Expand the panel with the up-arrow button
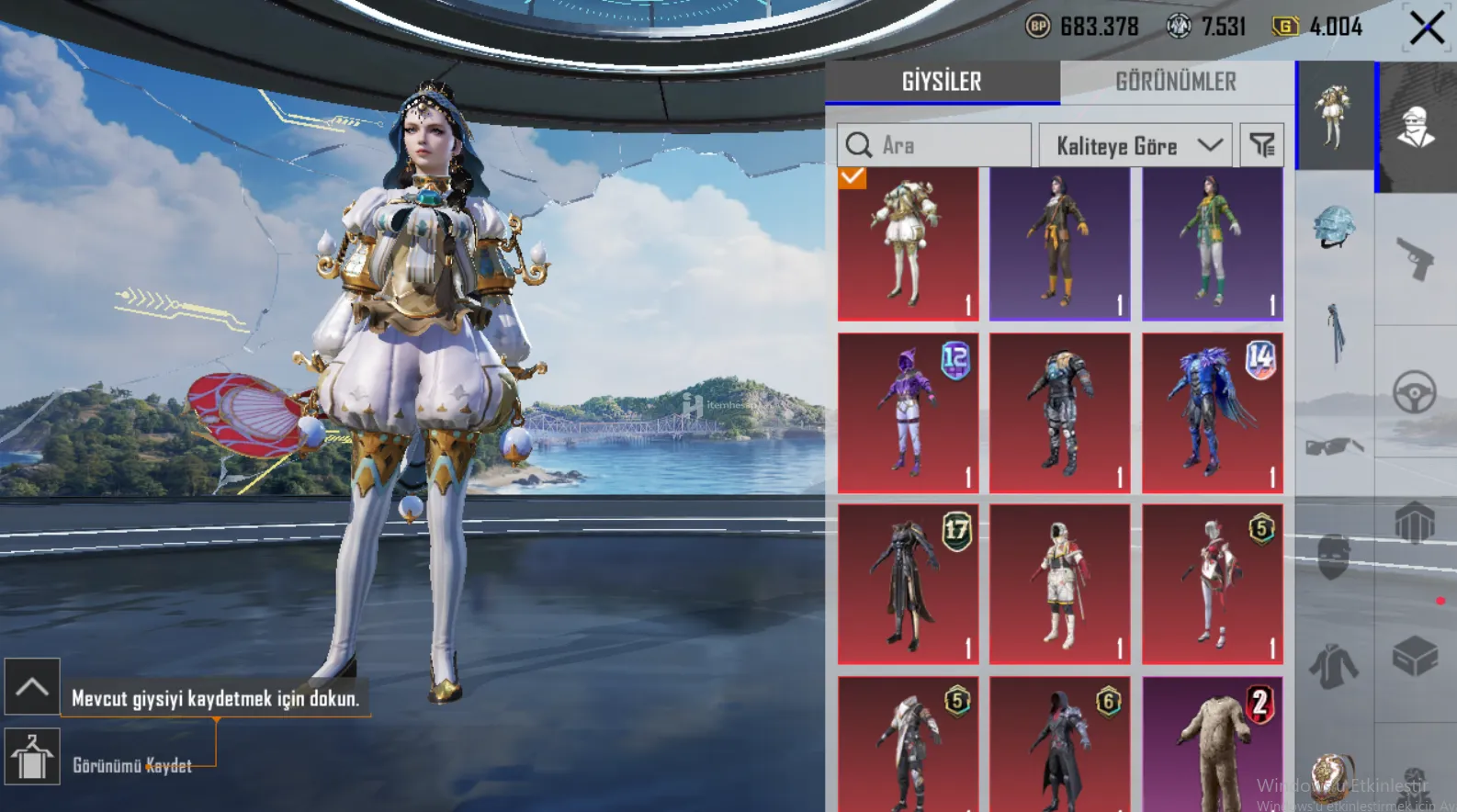The height and width of the screenshot is (812, 1457). pyautogui.click(x=32, y=686)
